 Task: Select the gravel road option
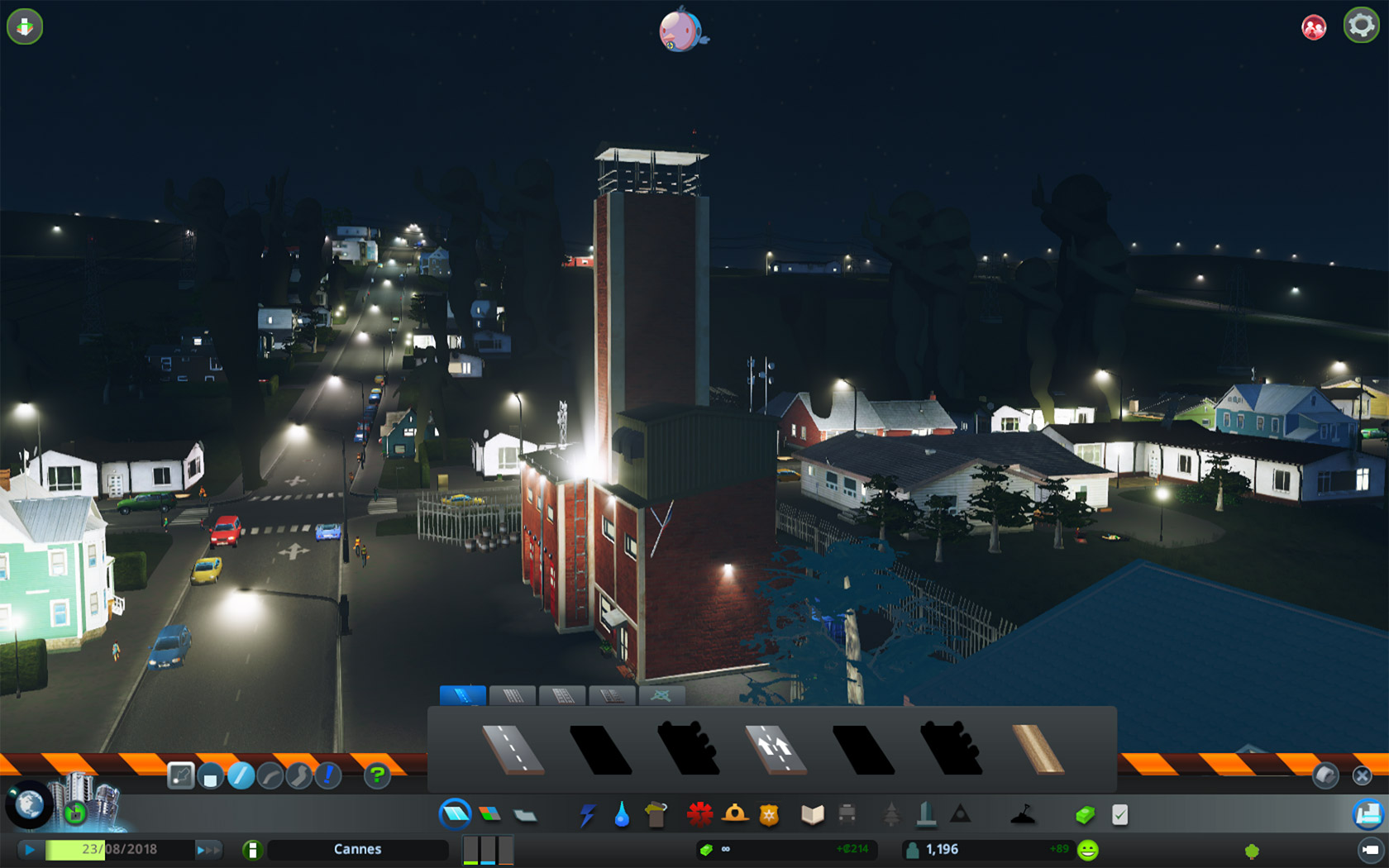tap(1038, 749)
